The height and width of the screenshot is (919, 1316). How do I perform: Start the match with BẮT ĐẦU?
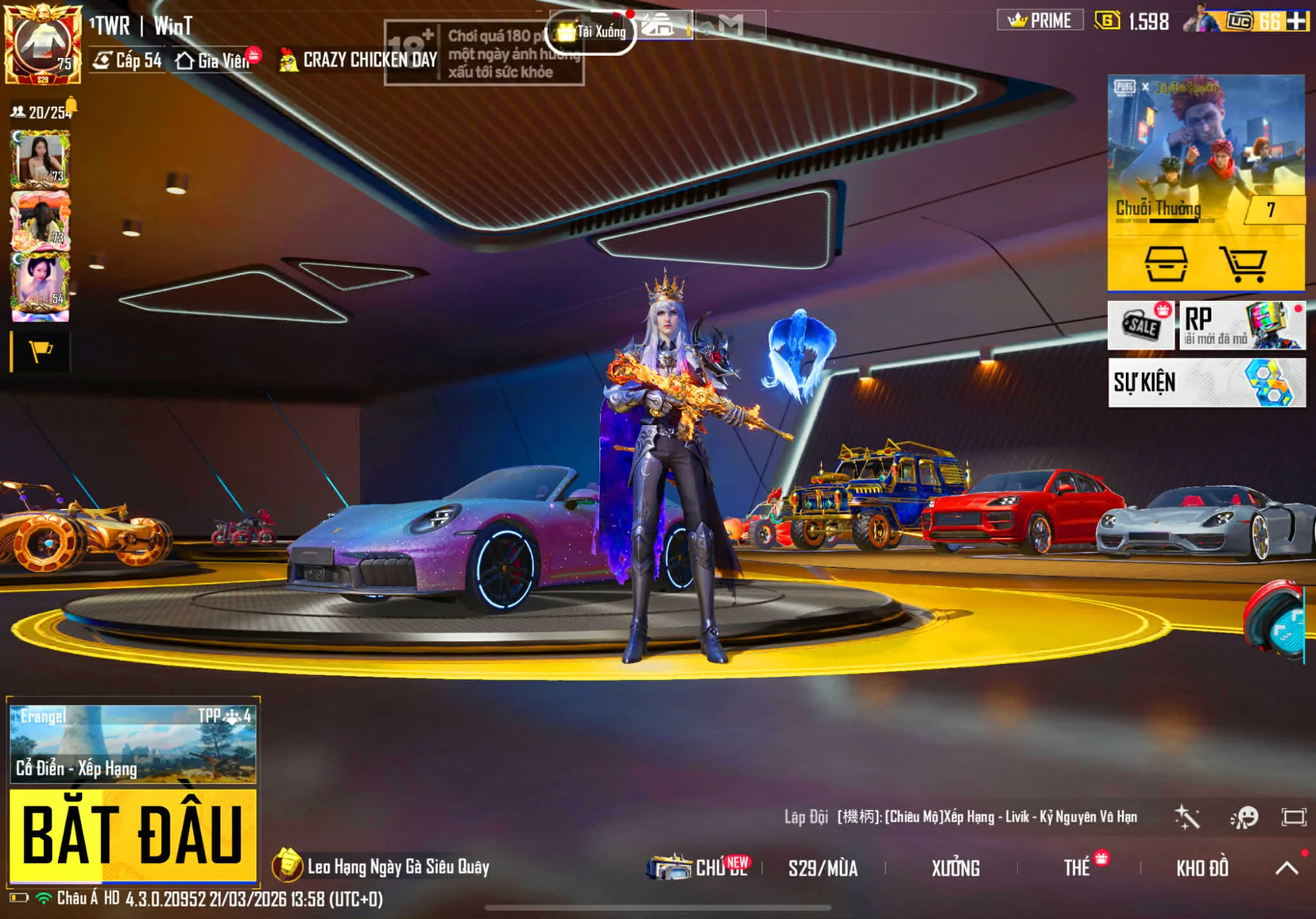pos(132,835)
